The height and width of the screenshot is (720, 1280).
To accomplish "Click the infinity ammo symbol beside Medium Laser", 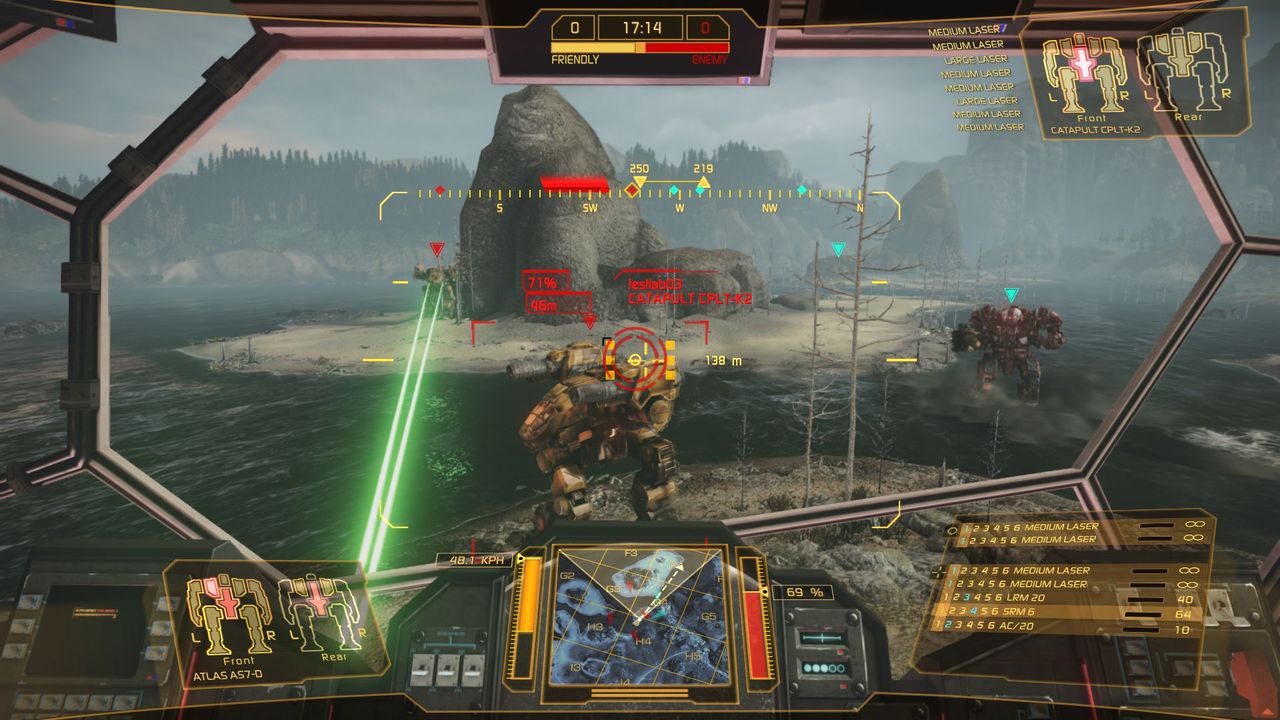I will coord(1194,524).
